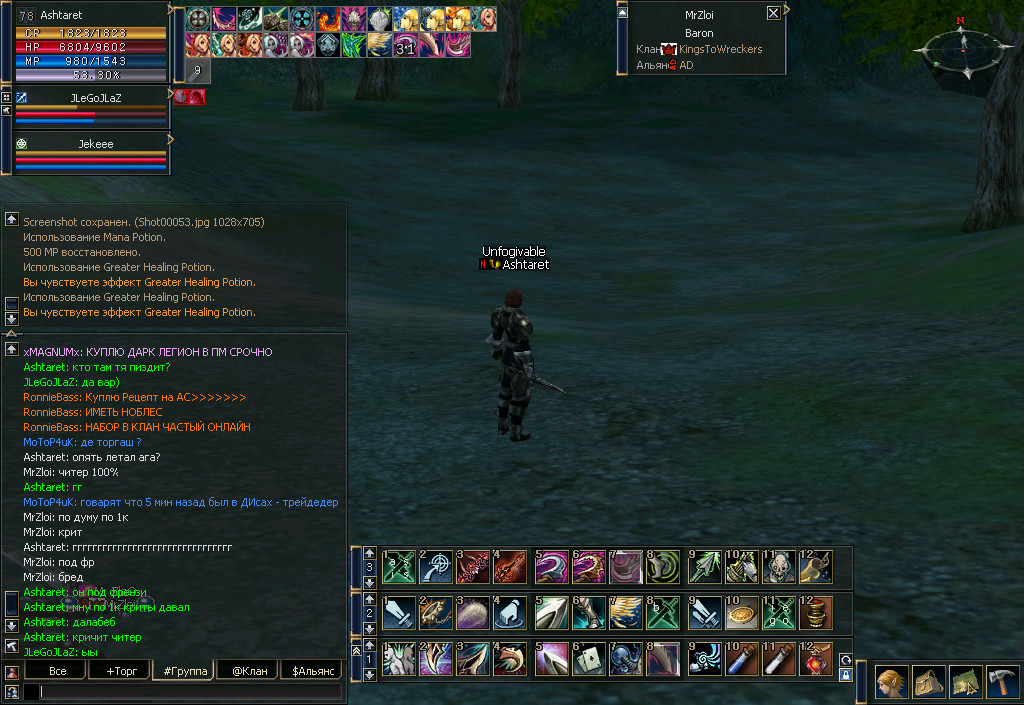Focus the chat message input field
Screen dimensions: 1028x705
(185, 691)
